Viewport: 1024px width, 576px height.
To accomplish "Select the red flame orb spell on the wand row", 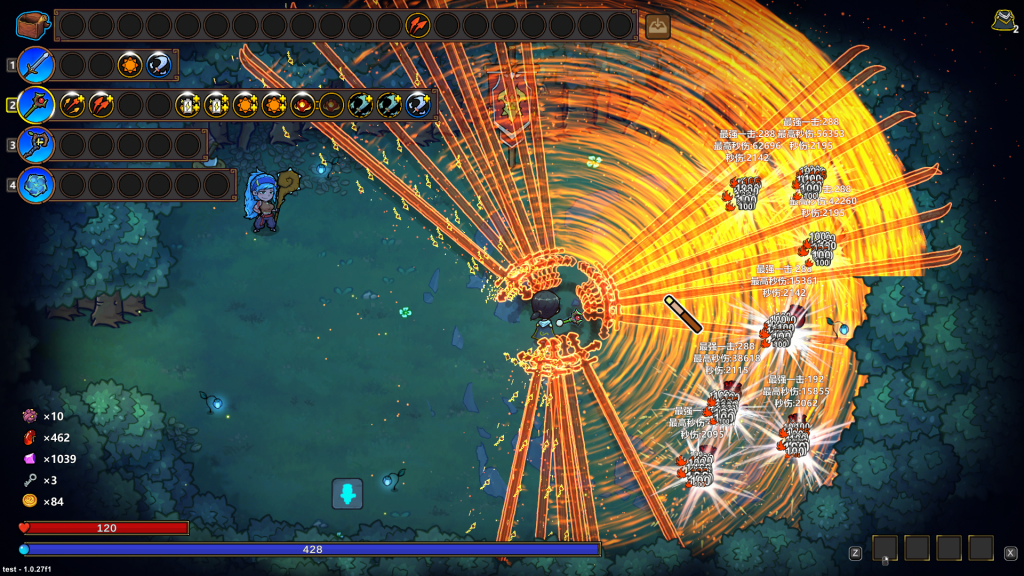I will (x=303, y=105).
